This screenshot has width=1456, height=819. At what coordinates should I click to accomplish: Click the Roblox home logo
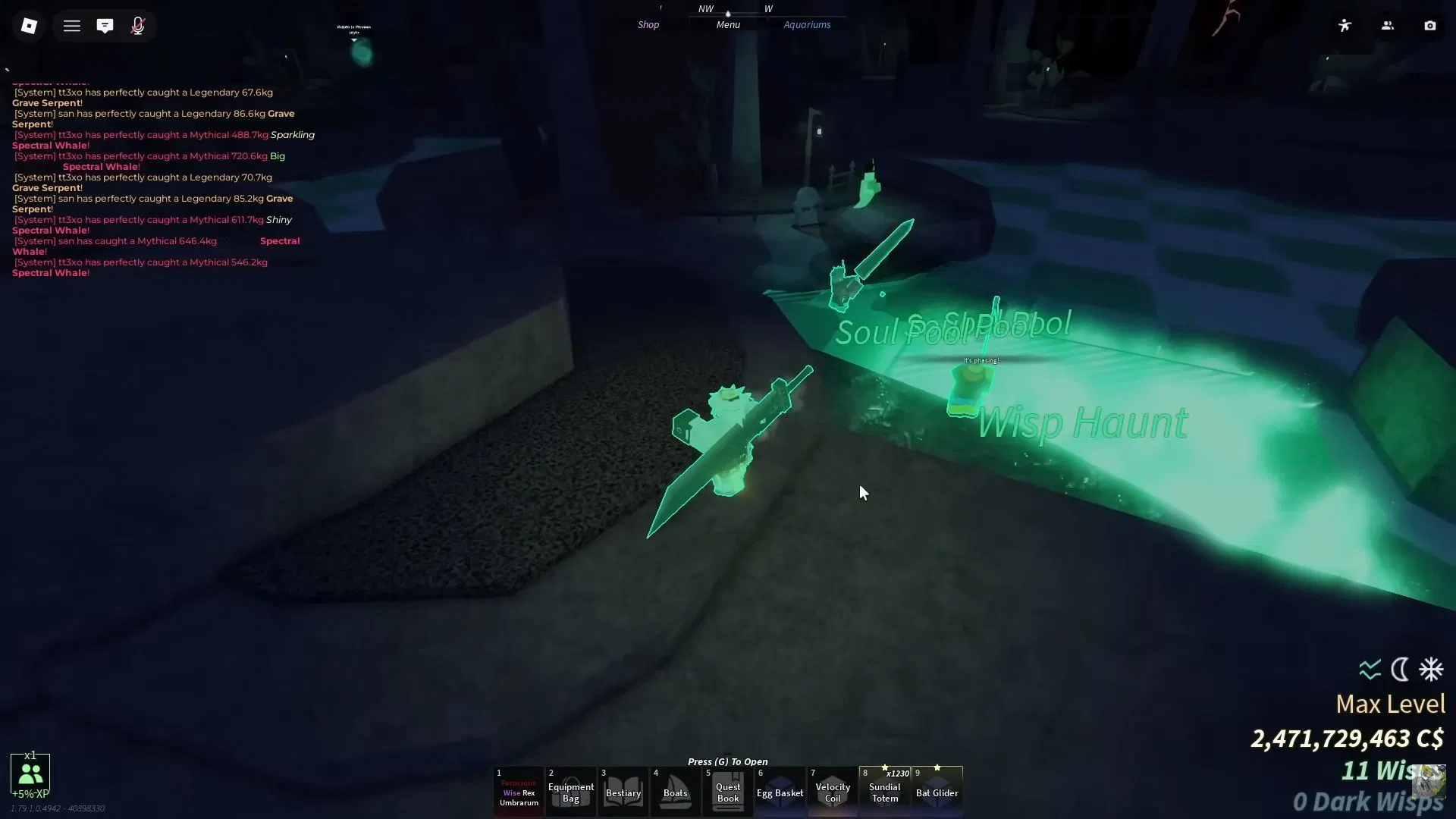click(30, 25)
